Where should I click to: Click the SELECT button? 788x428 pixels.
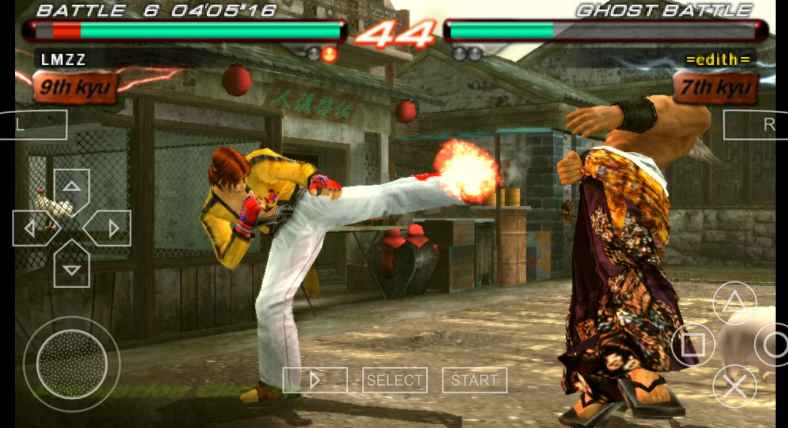(394, 380)
